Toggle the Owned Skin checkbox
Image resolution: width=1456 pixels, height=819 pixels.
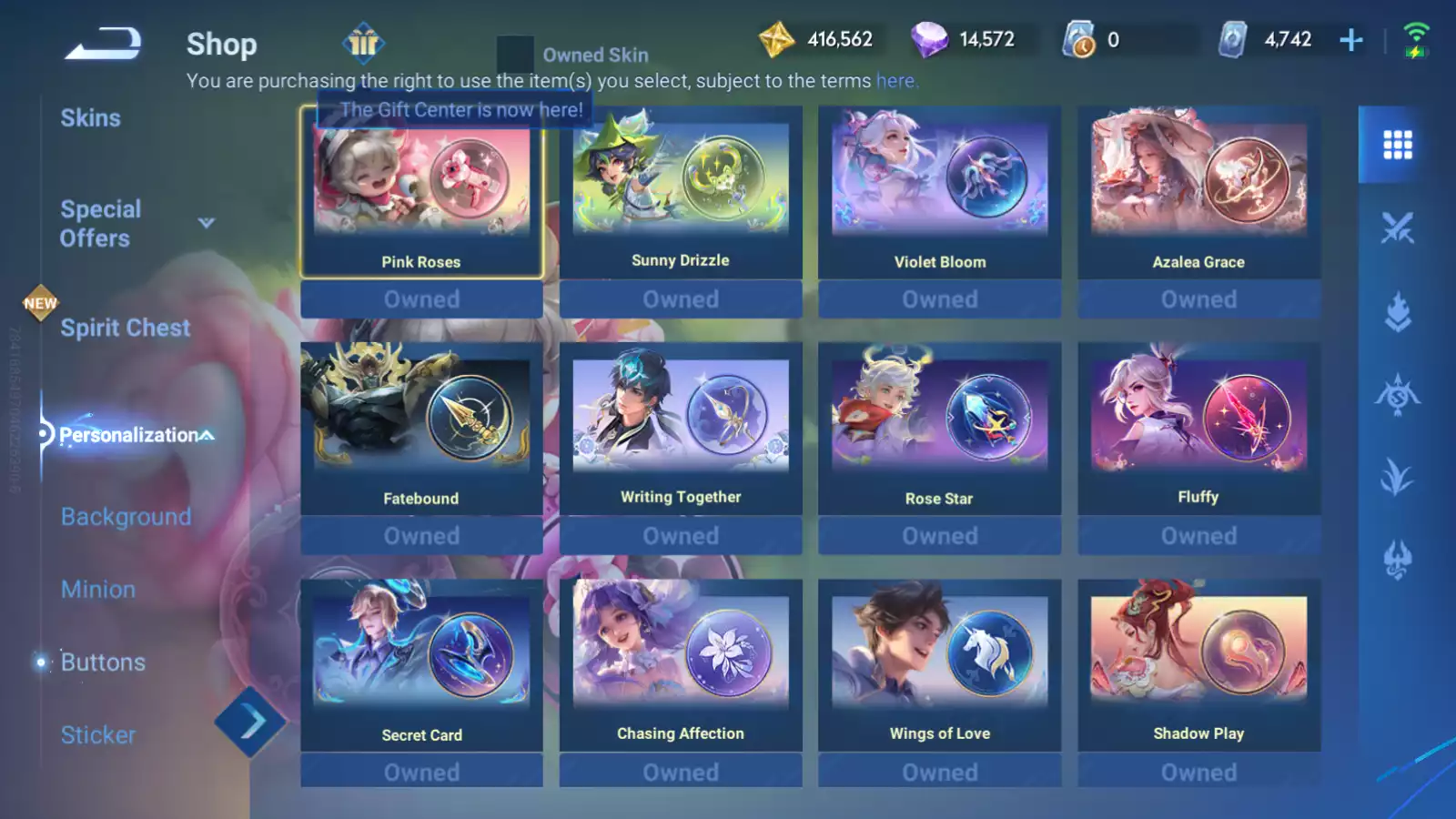tap(515, 55)
